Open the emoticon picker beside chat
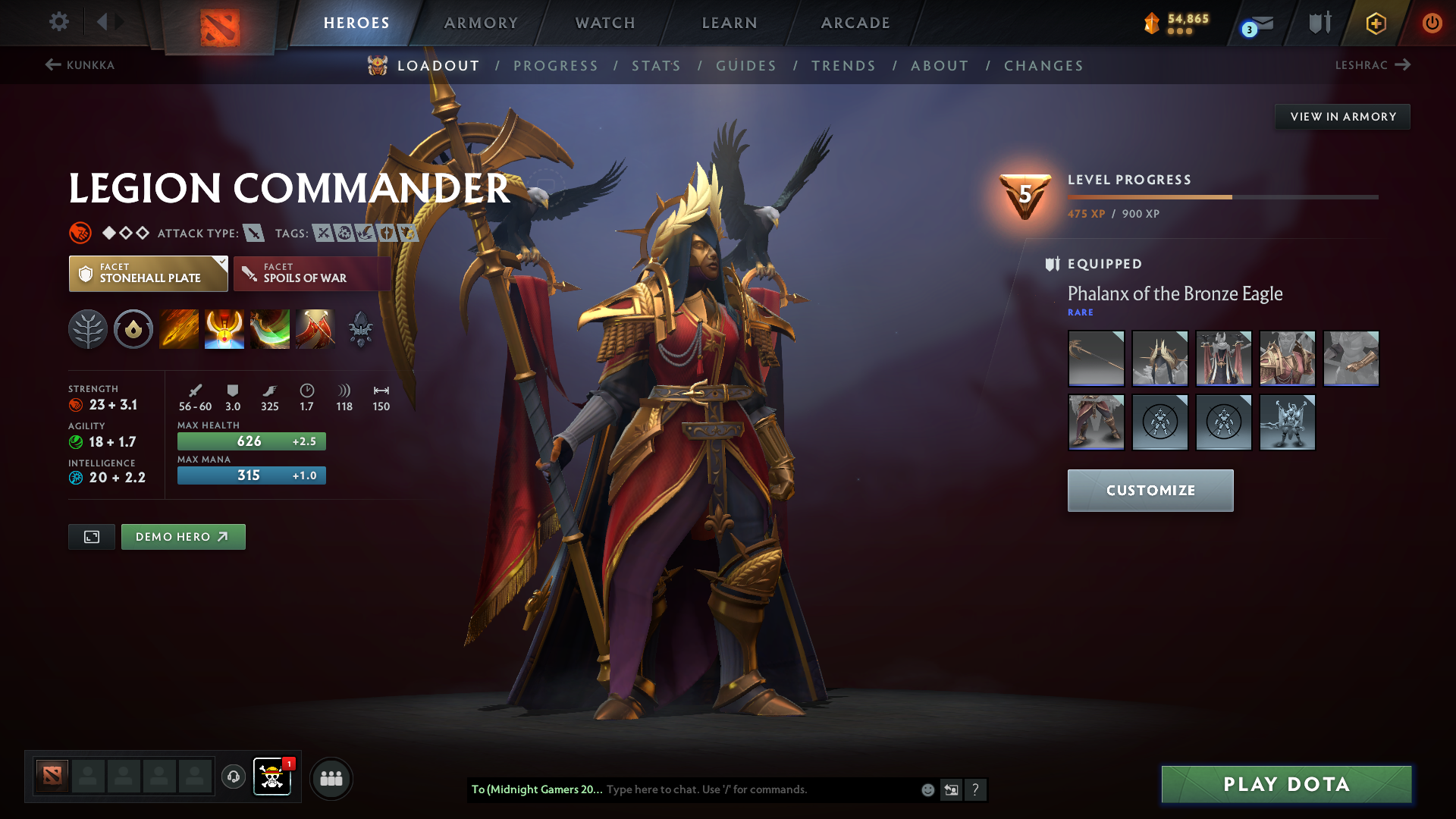Image resolution: width=1456 pixels, height=819 pixels. pyautogui.click(x=927, y=789)
